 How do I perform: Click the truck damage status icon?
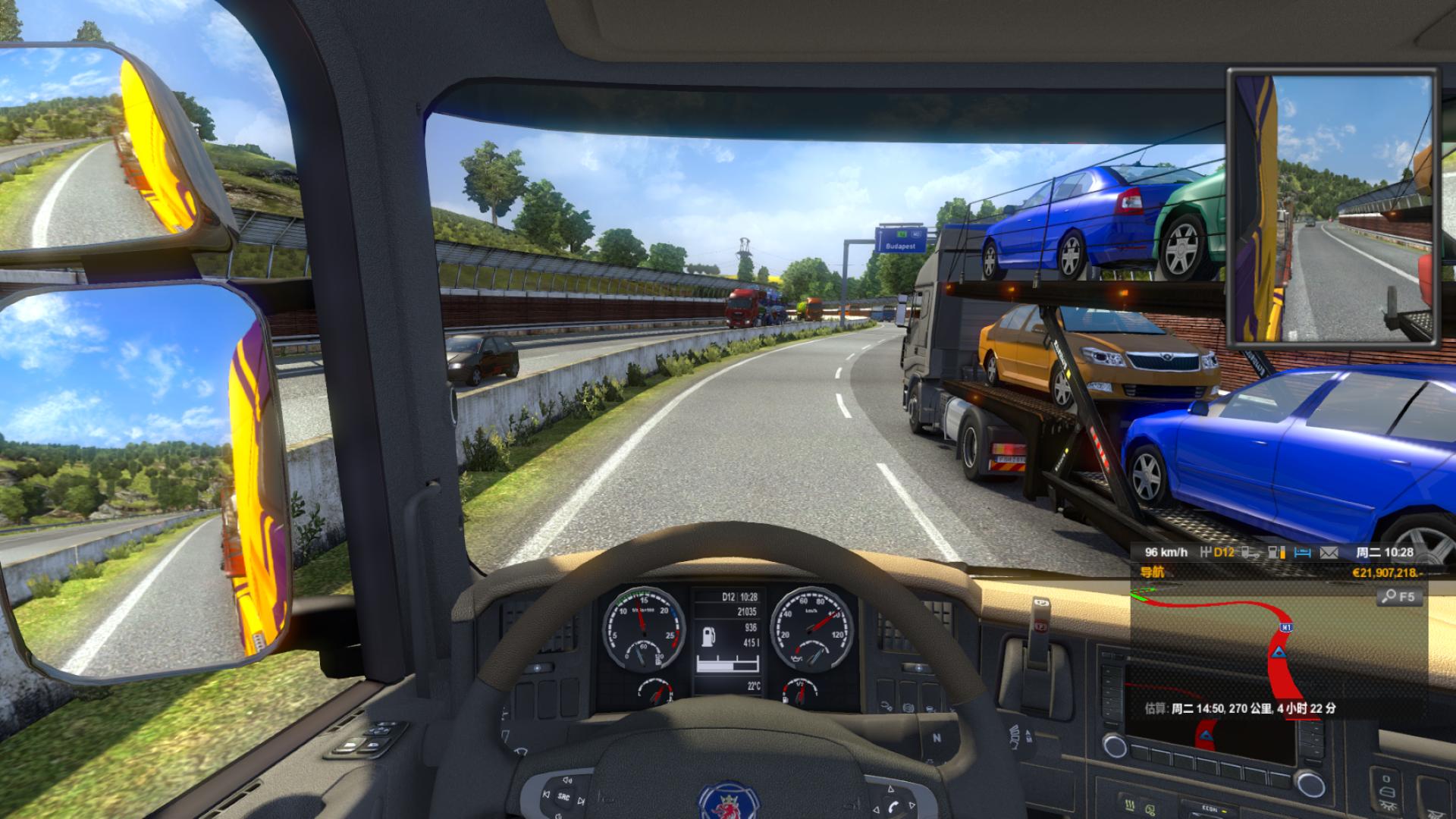click(1253, 553)
